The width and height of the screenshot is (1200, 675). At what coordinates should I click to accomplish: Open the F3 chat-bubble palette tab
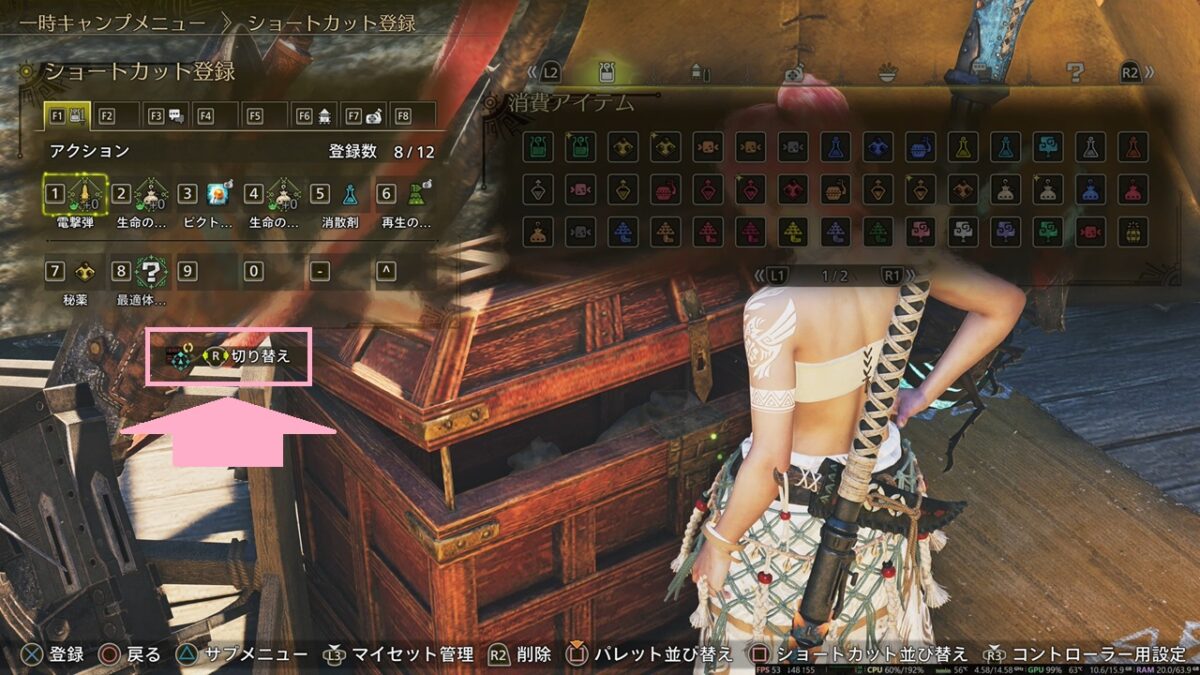point(166,116)
